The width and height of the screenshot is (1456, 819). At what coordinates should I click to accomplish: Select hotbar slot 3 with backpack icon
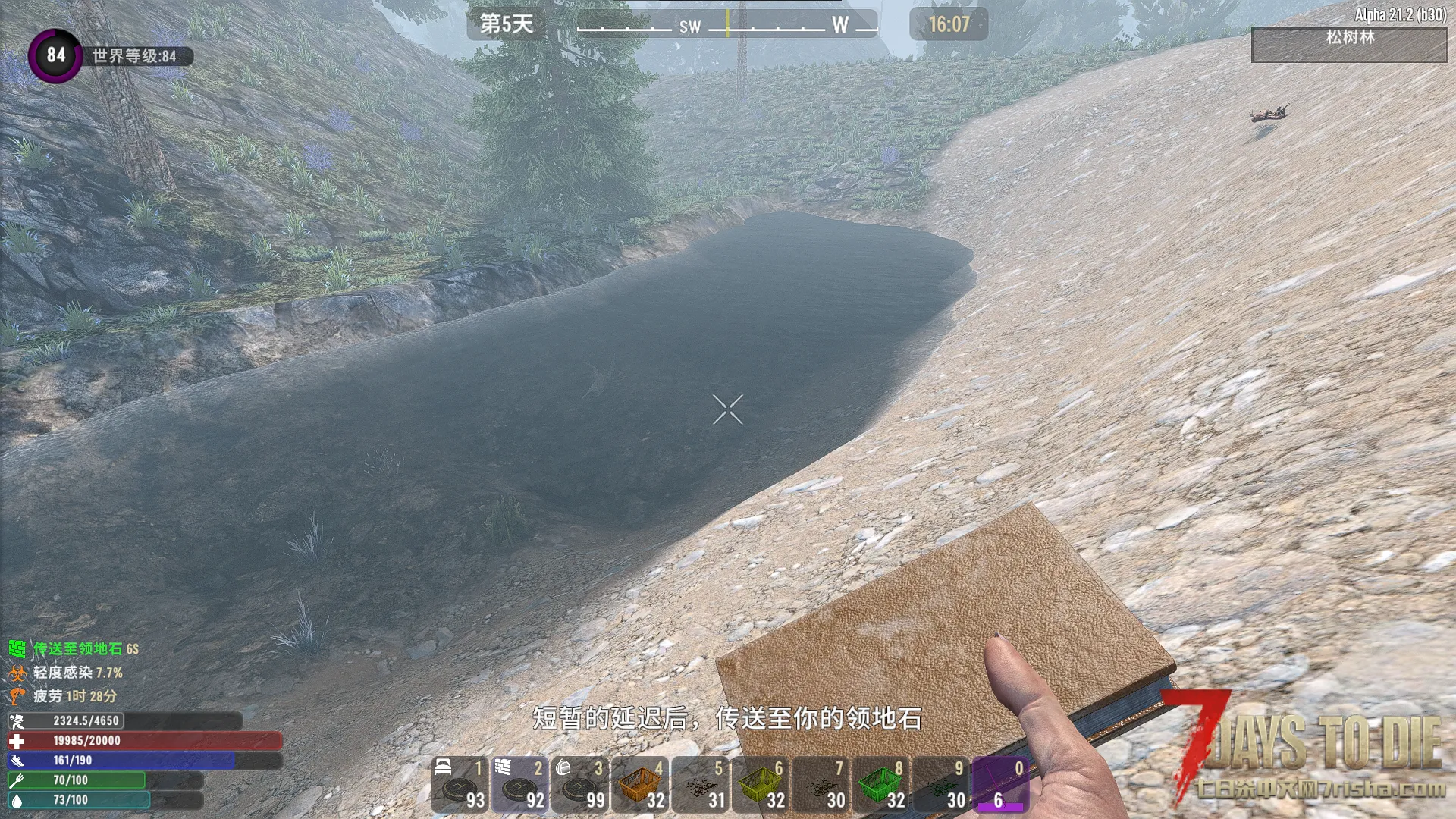580,785
